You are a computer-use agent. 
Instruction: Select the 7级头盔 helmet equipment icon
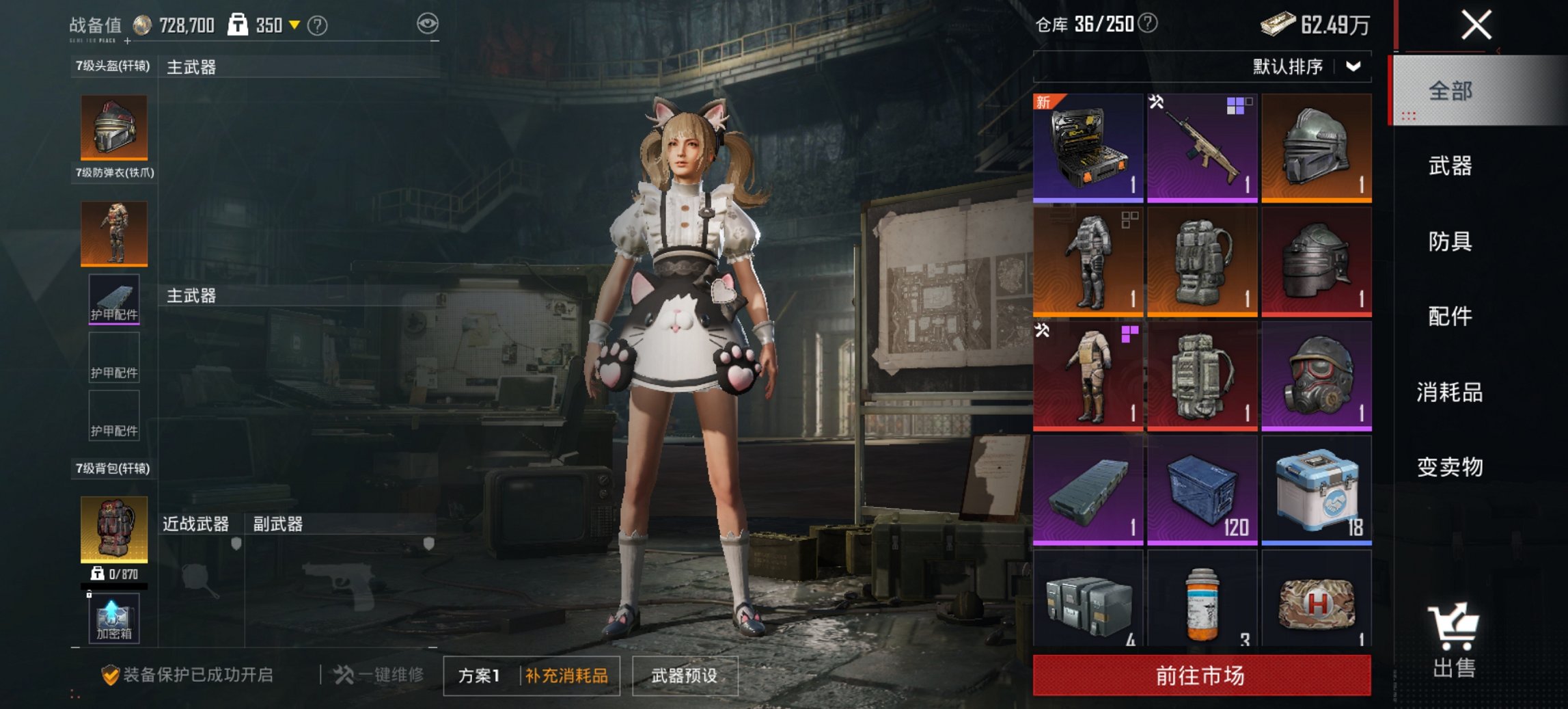click(x=113, y=126)
